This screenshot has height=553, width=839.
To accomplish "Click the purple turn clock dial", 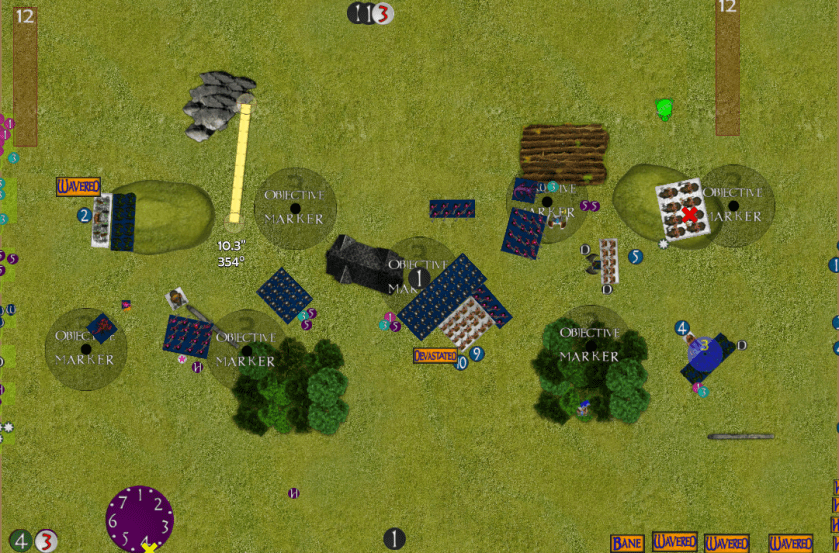I will coord(140,517).
